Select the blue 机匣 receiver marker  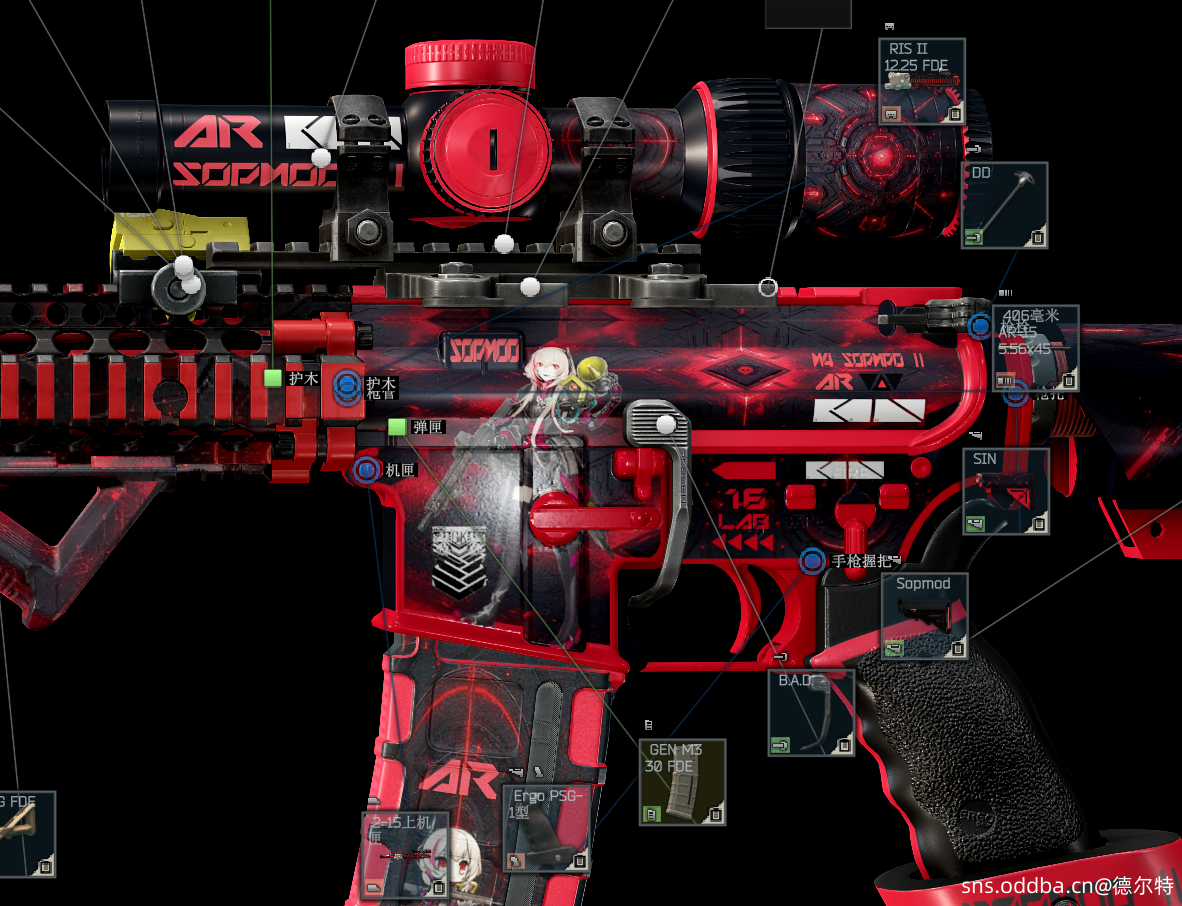coord(367,470)
